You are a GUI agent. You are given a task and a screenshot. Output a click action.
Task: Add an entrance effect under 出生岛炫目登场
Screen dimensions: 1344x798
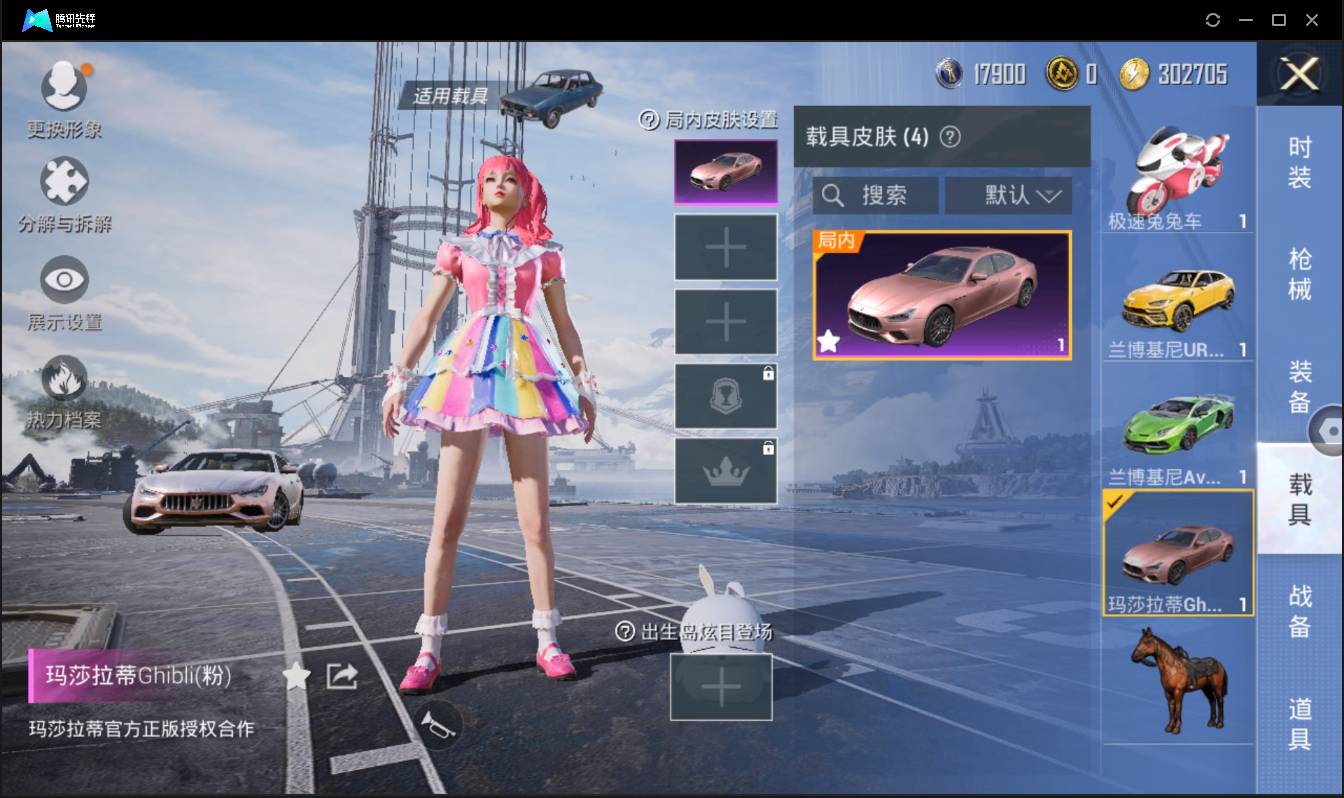coord(721,687)
